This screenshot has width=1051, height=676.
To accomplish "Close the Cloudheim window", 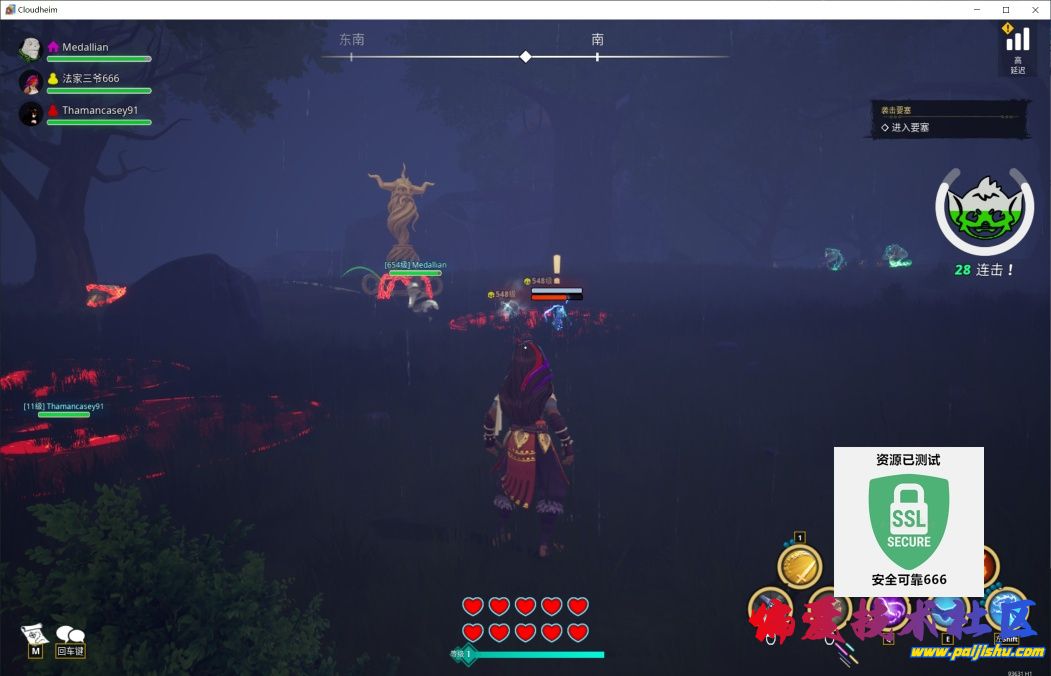I will [x=1033, y=9].
